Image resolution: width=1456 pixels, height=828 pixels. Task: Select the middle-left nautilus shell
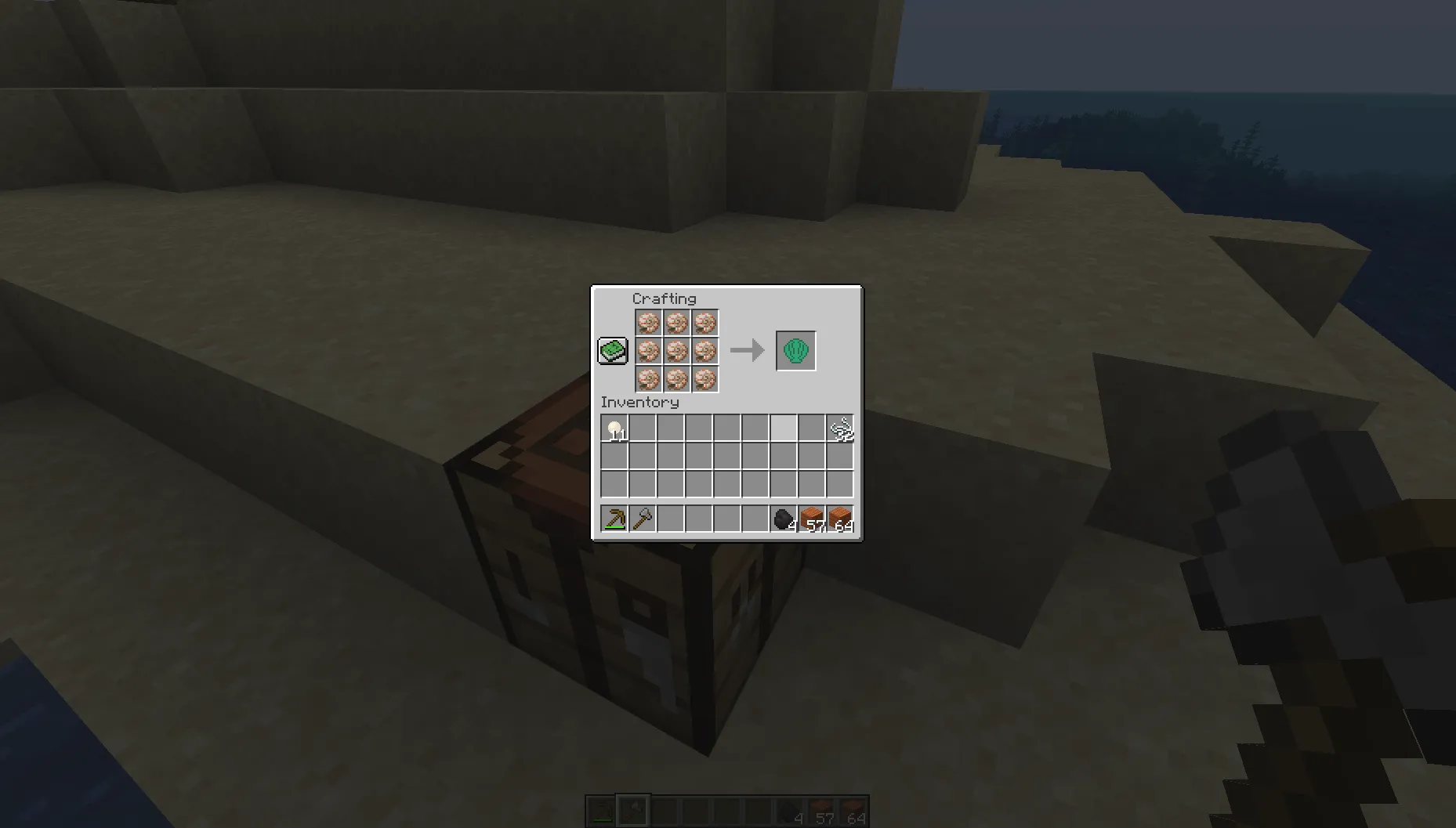647,351
